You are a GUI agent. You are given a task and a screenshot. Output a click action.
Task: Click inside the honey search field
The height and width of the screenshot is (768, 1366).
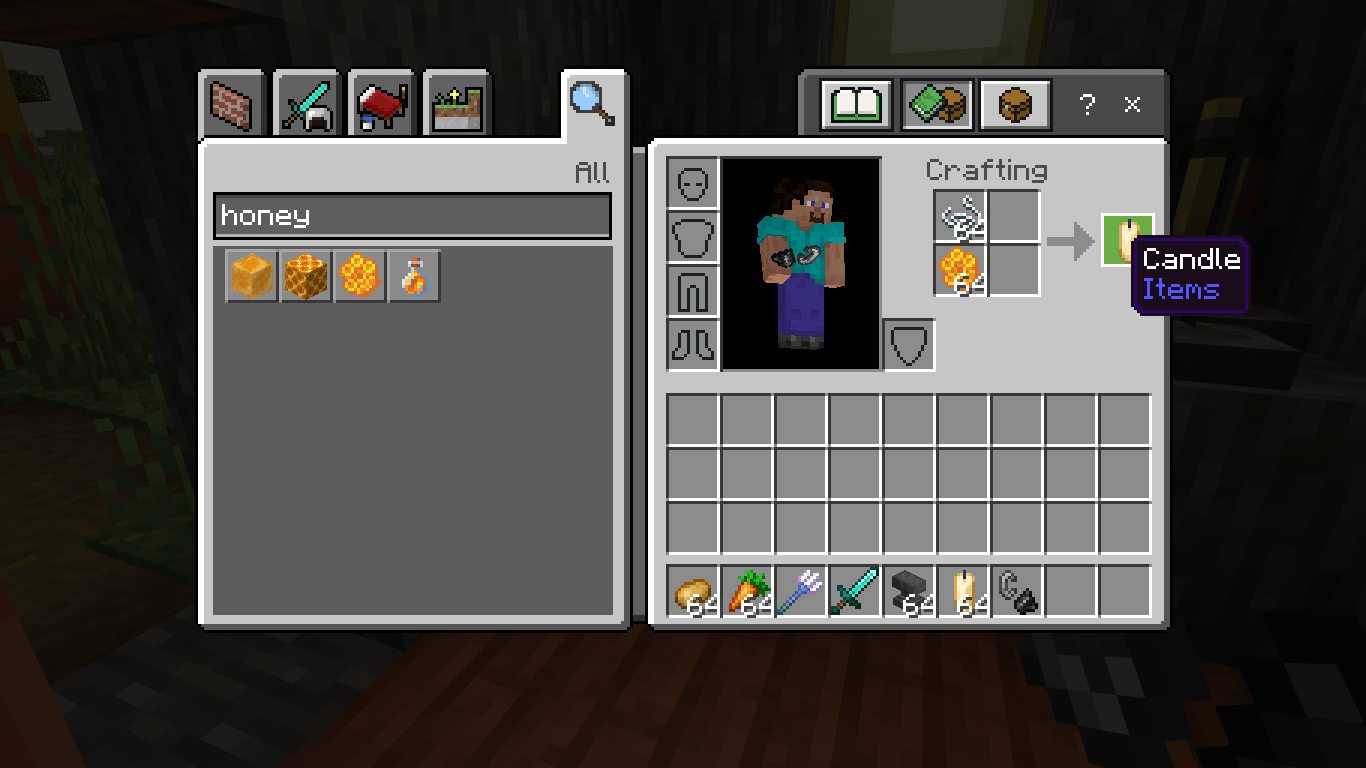click(x=412, y=215)
